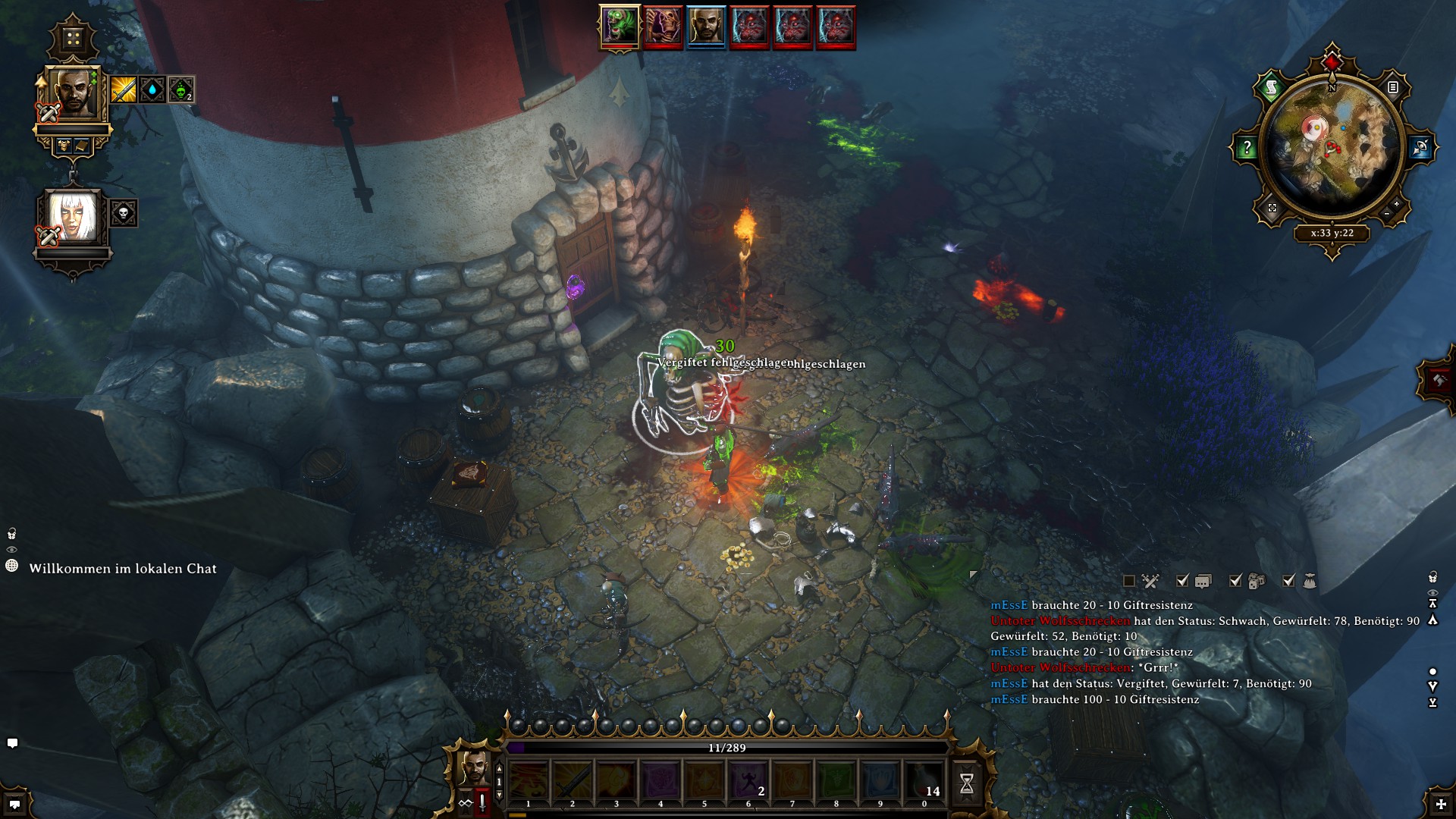Select the purple figure scroll in slot 6
The image size is (1456, 819).
tap(748, 781)
